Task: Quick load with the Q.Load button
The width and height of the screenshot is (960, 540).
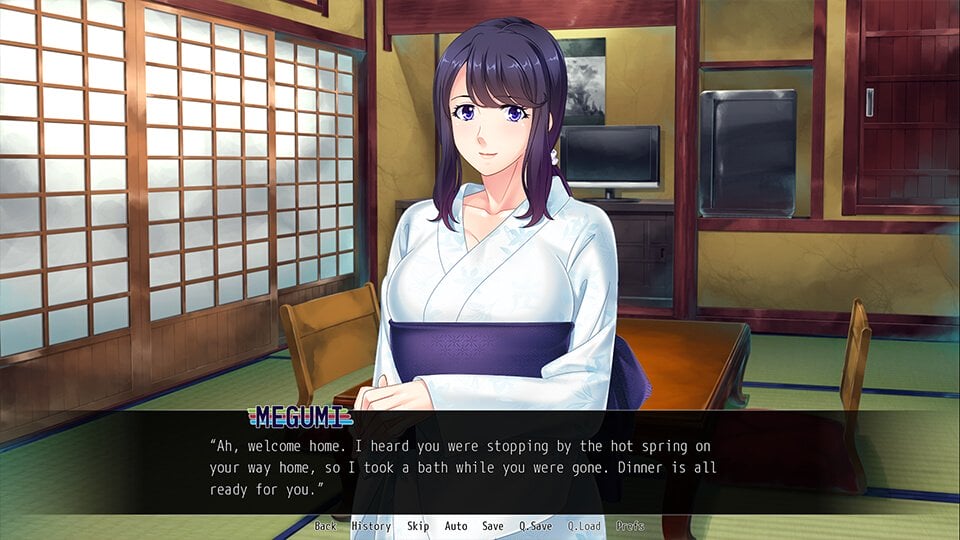Action: point(584,526)
